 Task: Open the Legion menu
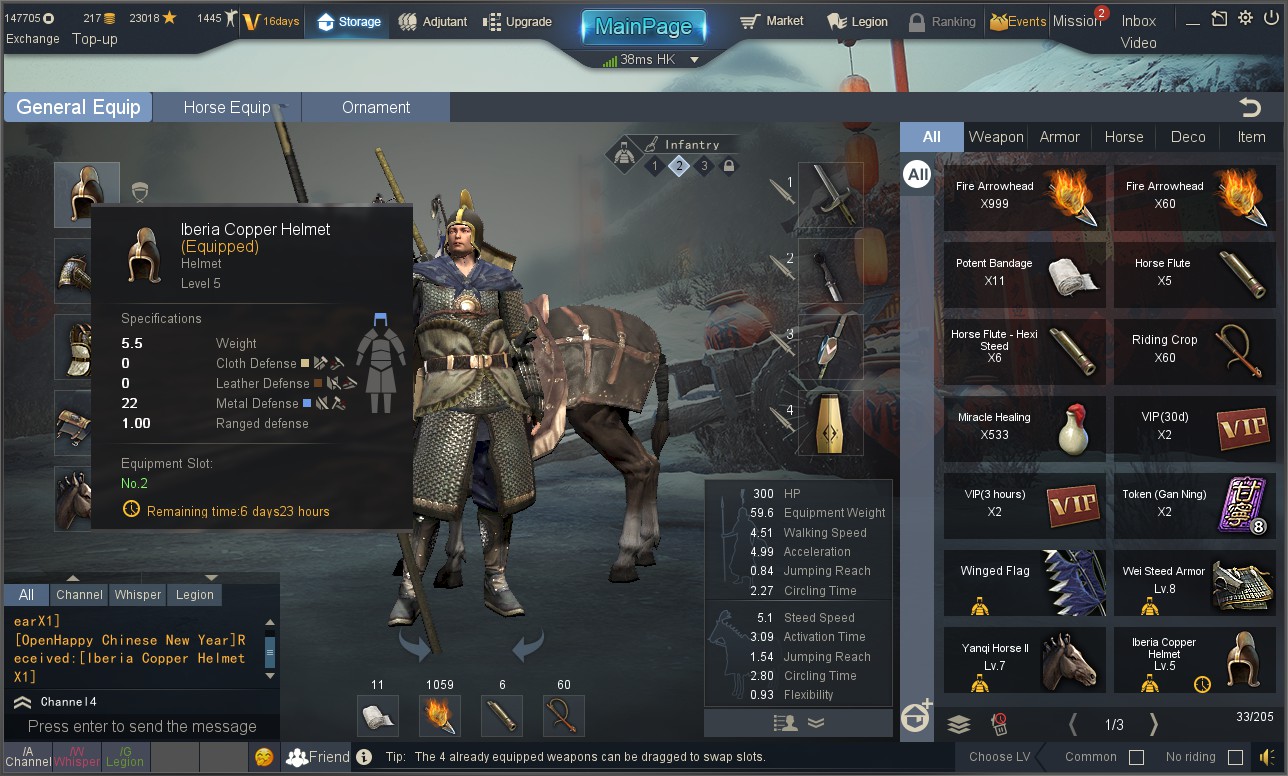[x=857, y=21]
